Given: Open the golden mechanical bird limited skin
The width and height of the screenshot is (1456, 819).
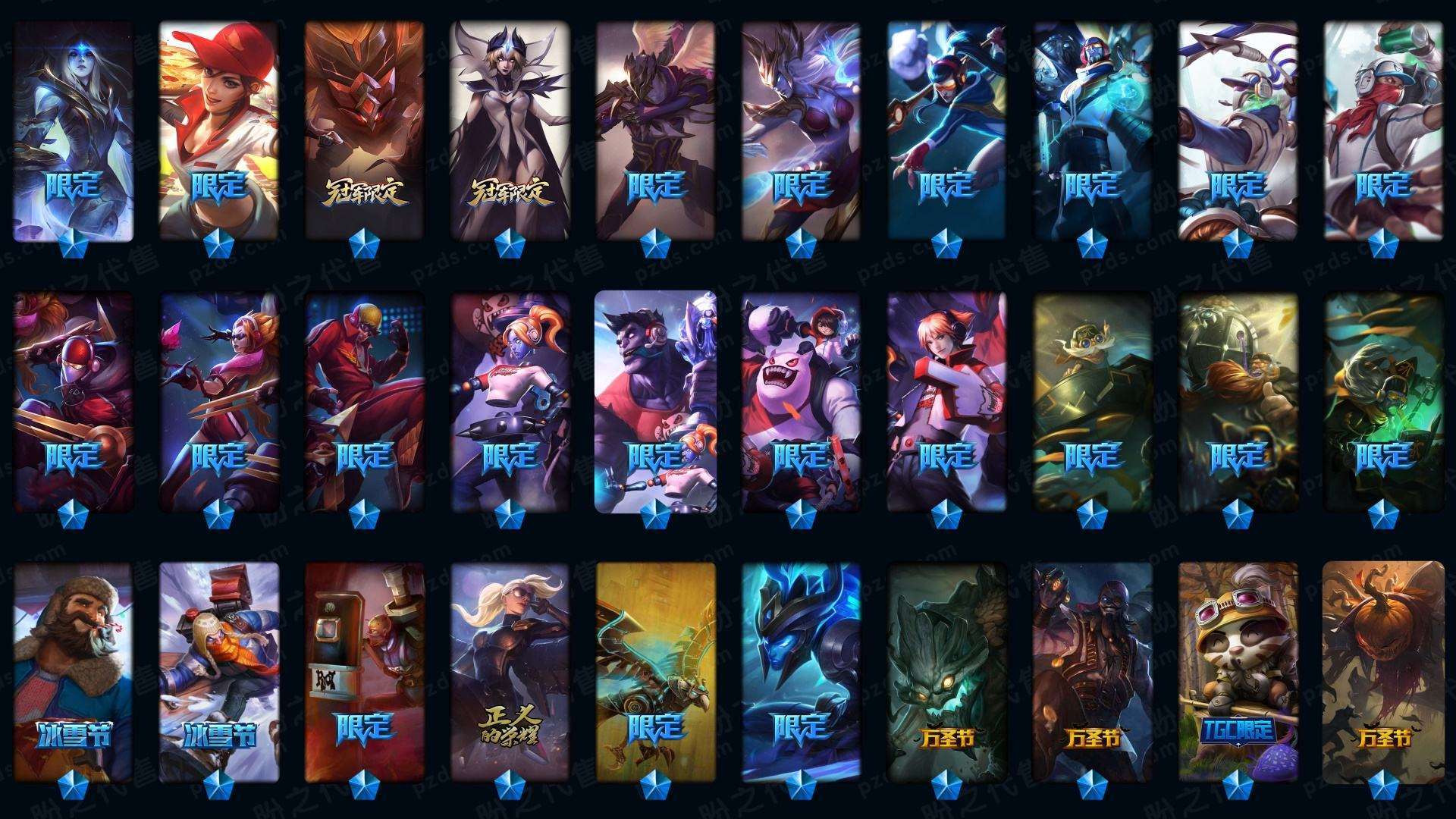Looking at the screenshot, I should [656, 671].
